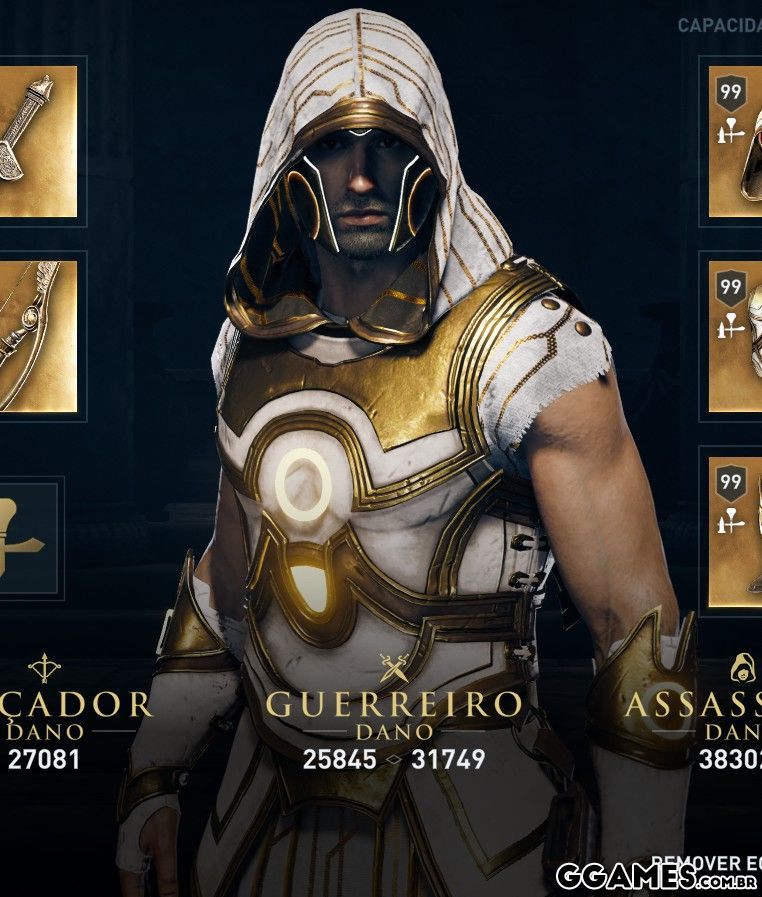The height and width of the screenshot is (897, 762).
Task: Select the equipped melee weapon slot
Action: pos(37,141)
